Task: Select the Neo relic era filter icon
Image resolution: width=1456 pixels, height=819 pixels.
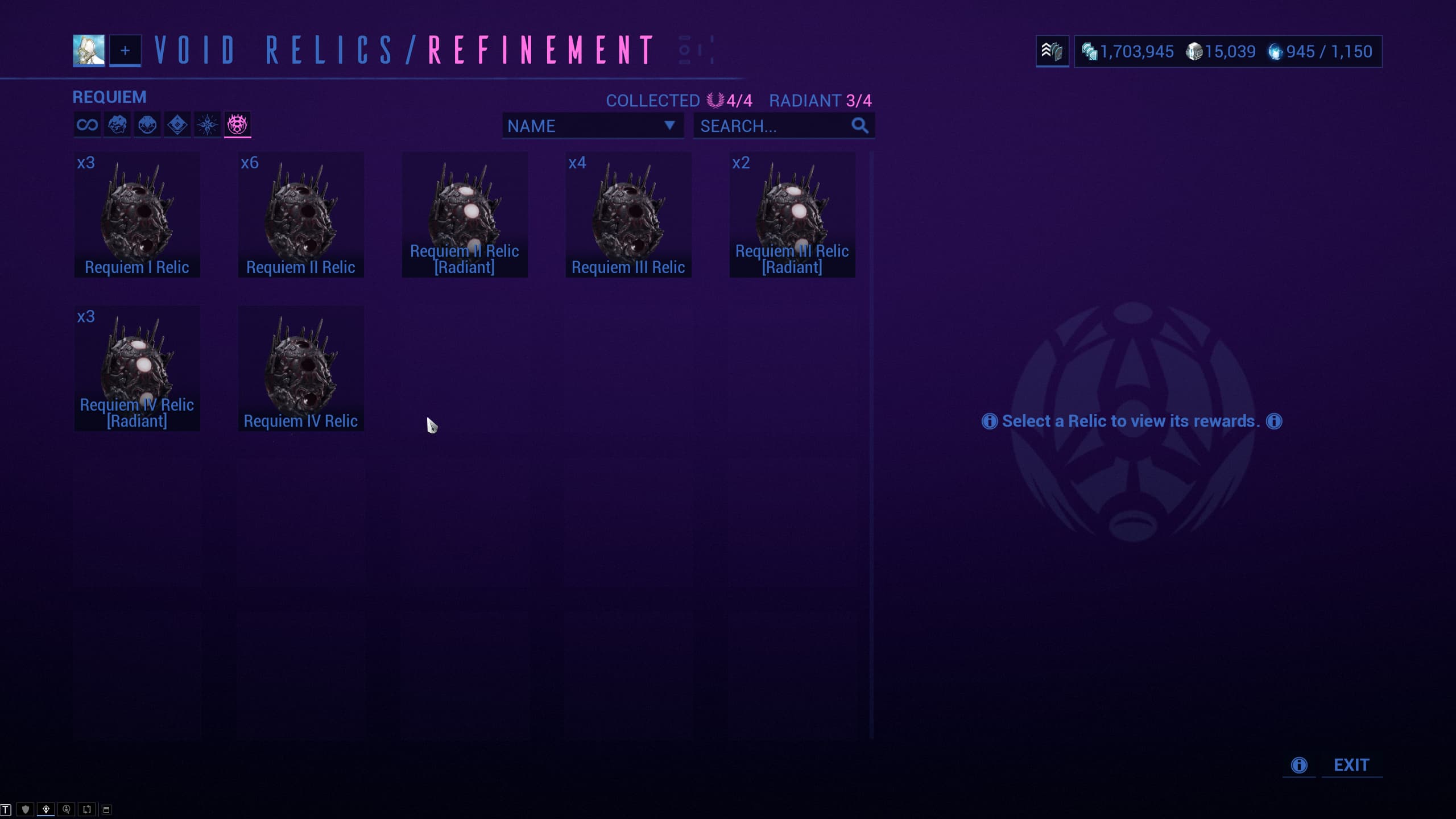Action: point(177,125)
